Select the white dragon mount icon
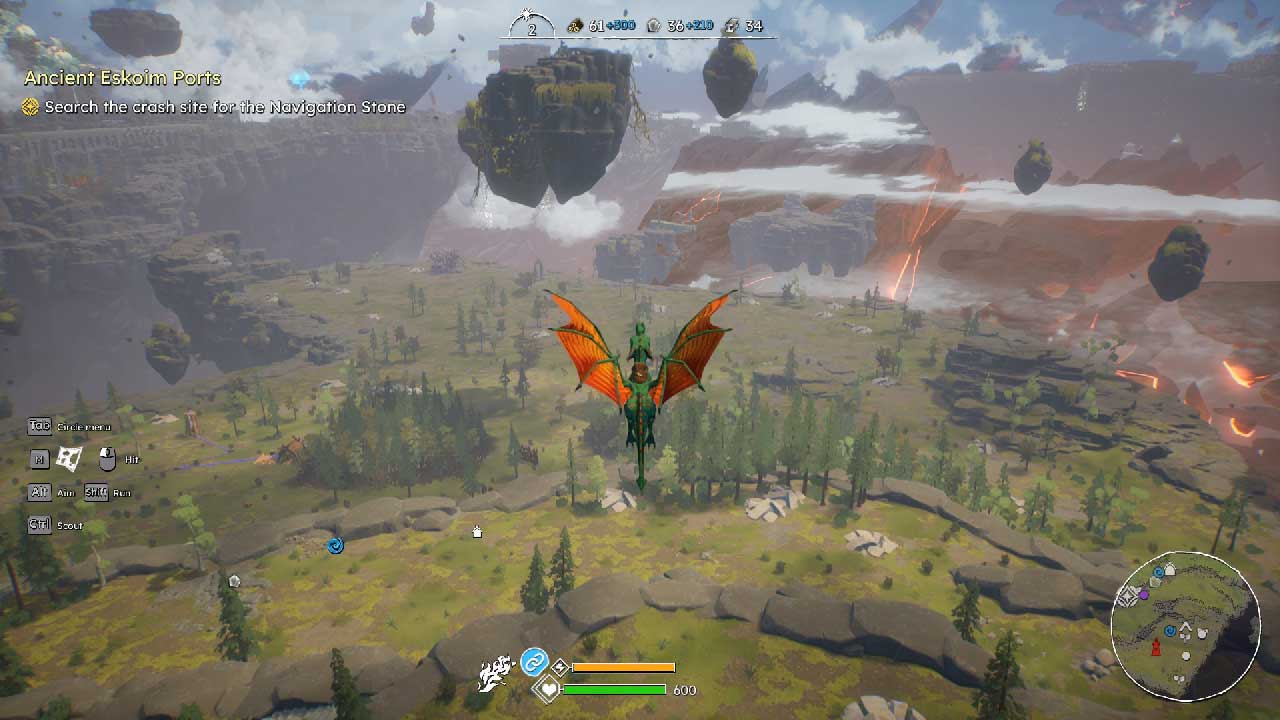The width and height of the screenshot is (1280, 720). click(x=495, y=675)
